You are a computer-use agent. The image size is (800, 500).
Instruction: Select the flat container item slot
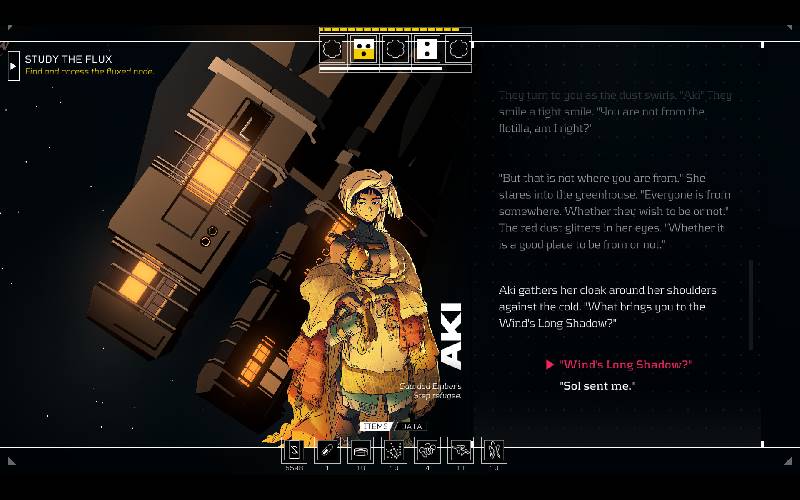(360, 451)
